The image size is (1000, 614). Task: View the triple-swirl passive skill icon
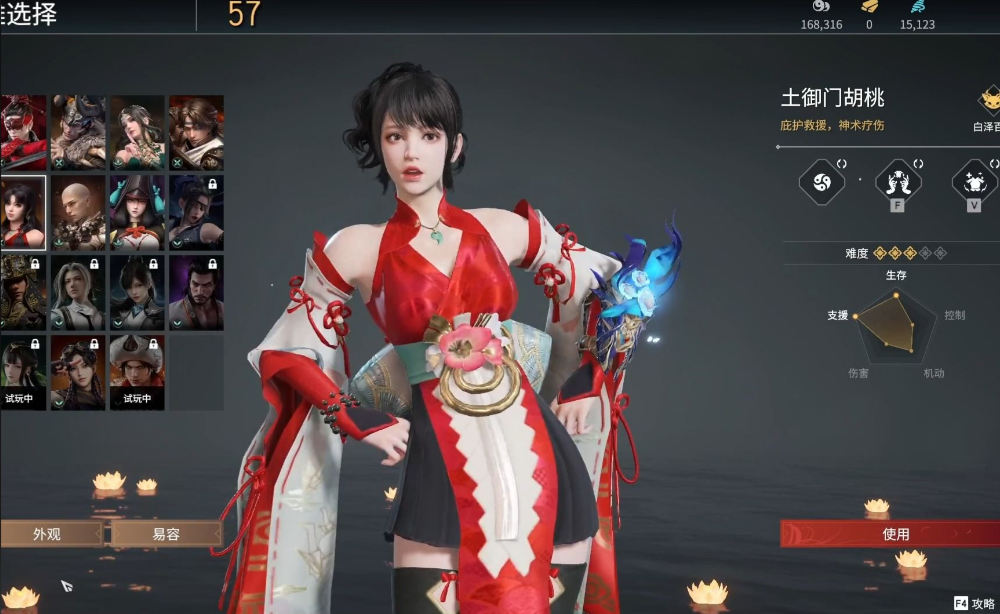(x=822, y=182)
